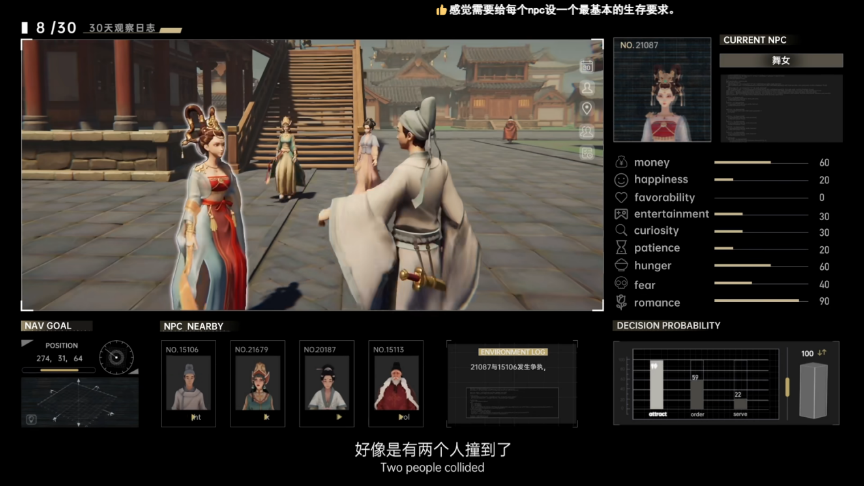Open the two-person group icon

click(x=587, y=131)
